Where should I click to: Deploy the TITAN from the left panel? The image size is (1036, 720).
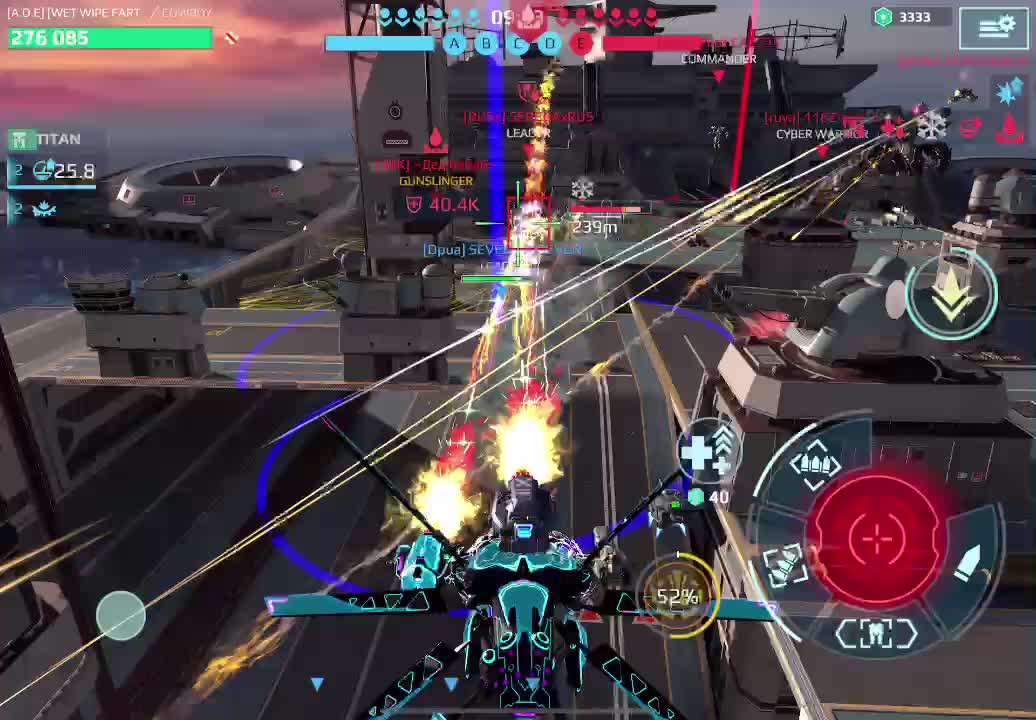(x=47, y=139)
